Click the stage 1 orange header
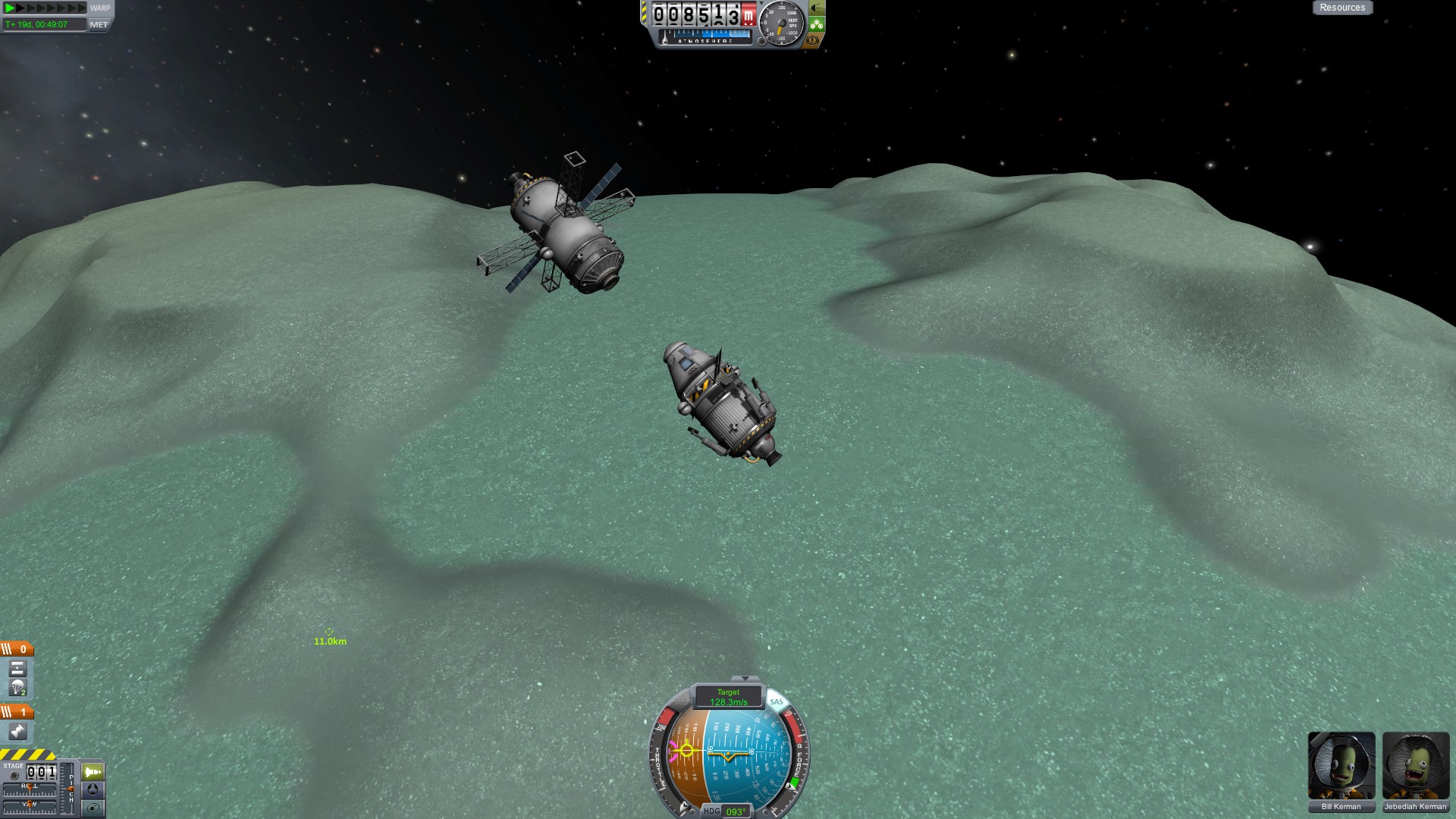 click(x=17, y=712)
